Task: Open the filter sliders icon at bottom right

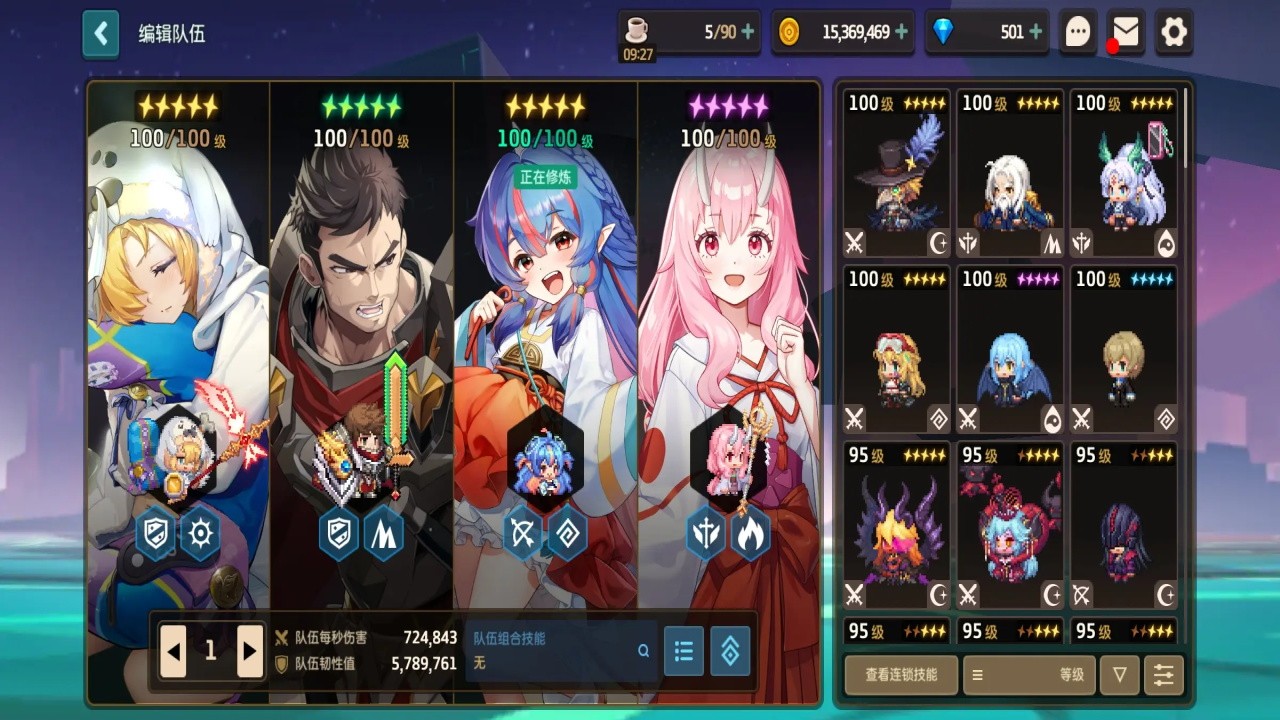Action: tap(1162, 676)
